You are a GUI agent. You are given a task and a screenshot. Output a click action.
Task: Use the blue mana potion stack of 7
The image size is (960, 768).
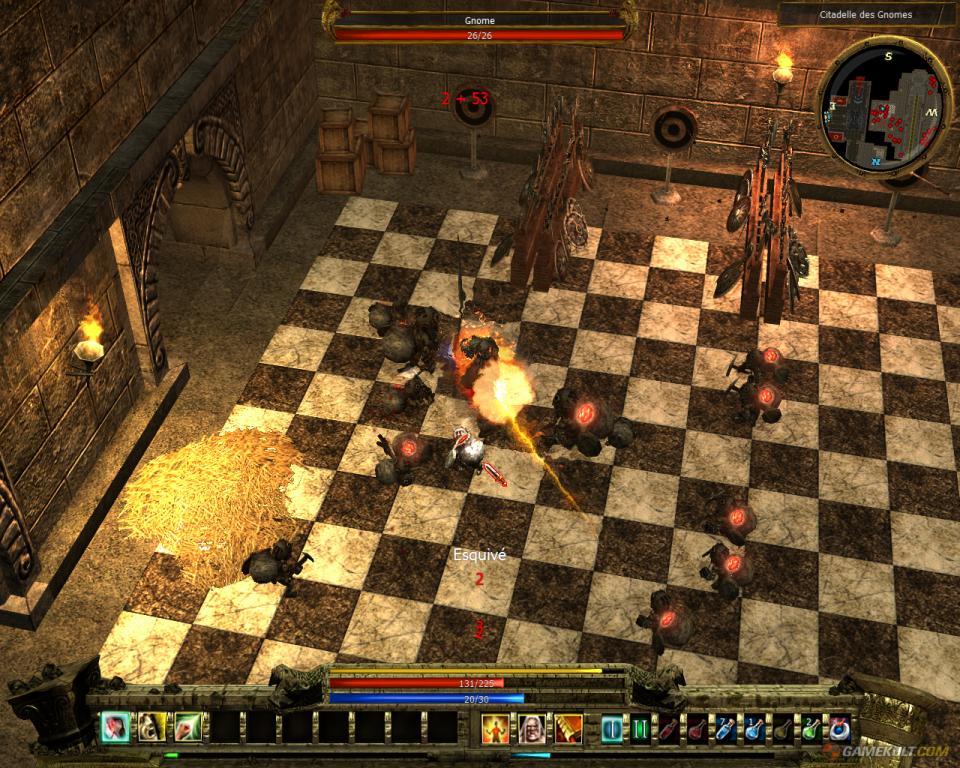(x=726, y=729)
